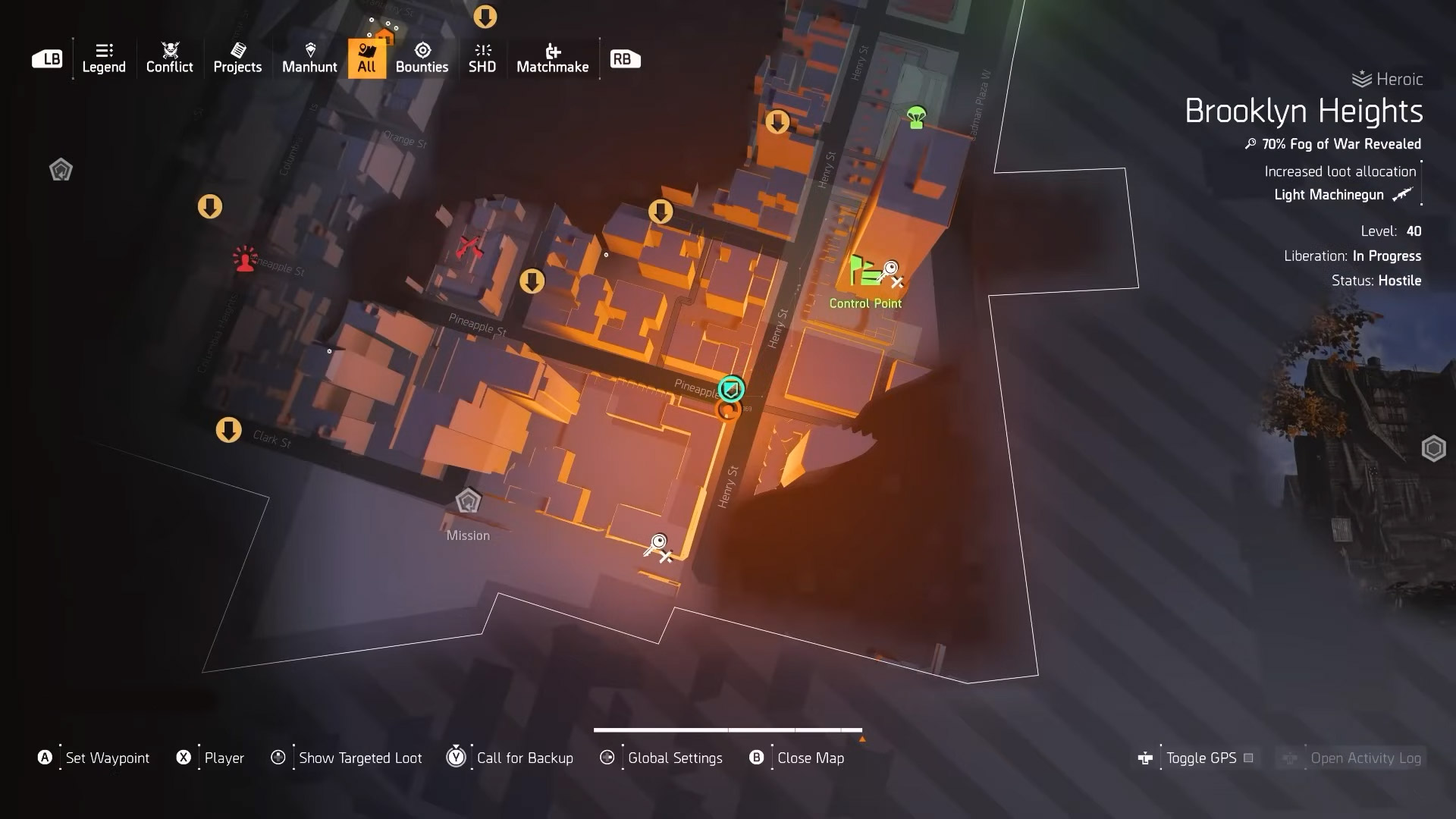Select the key marker near Henry St
Viewport: 1456px width, 819px height.
[x=657, y=545]
